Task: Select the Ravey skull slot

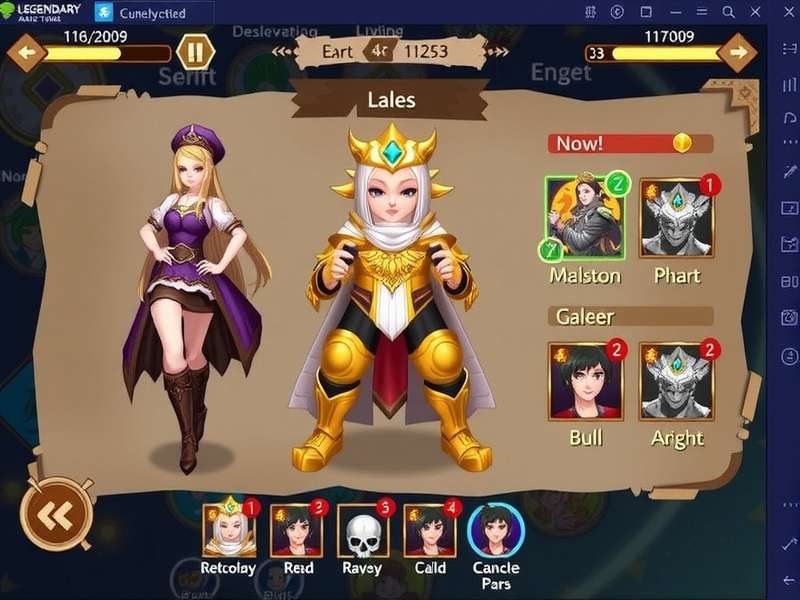Action: pos(362,530)
